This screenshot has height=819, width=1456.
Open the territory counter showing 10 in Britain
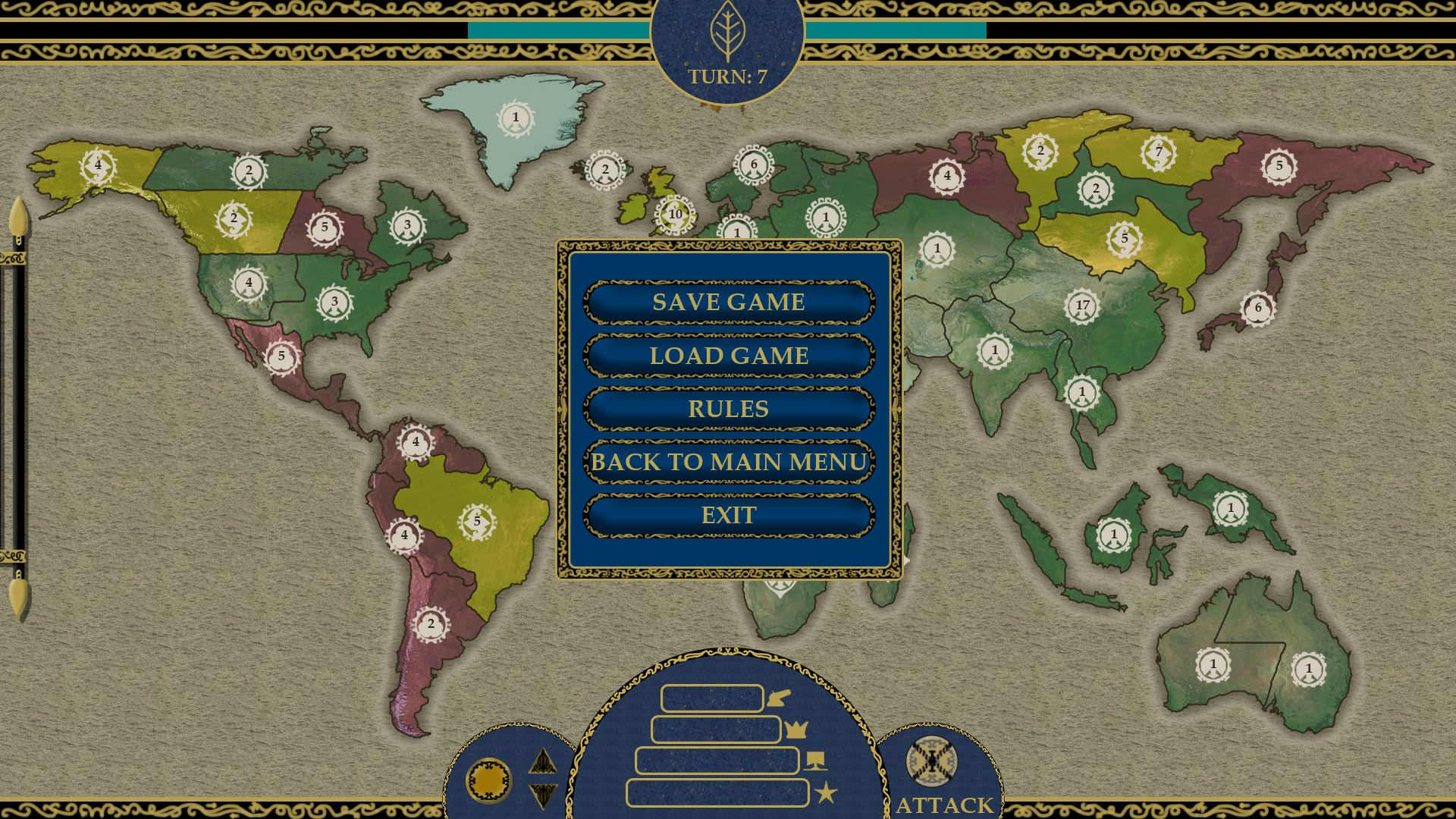coord(673,215)
